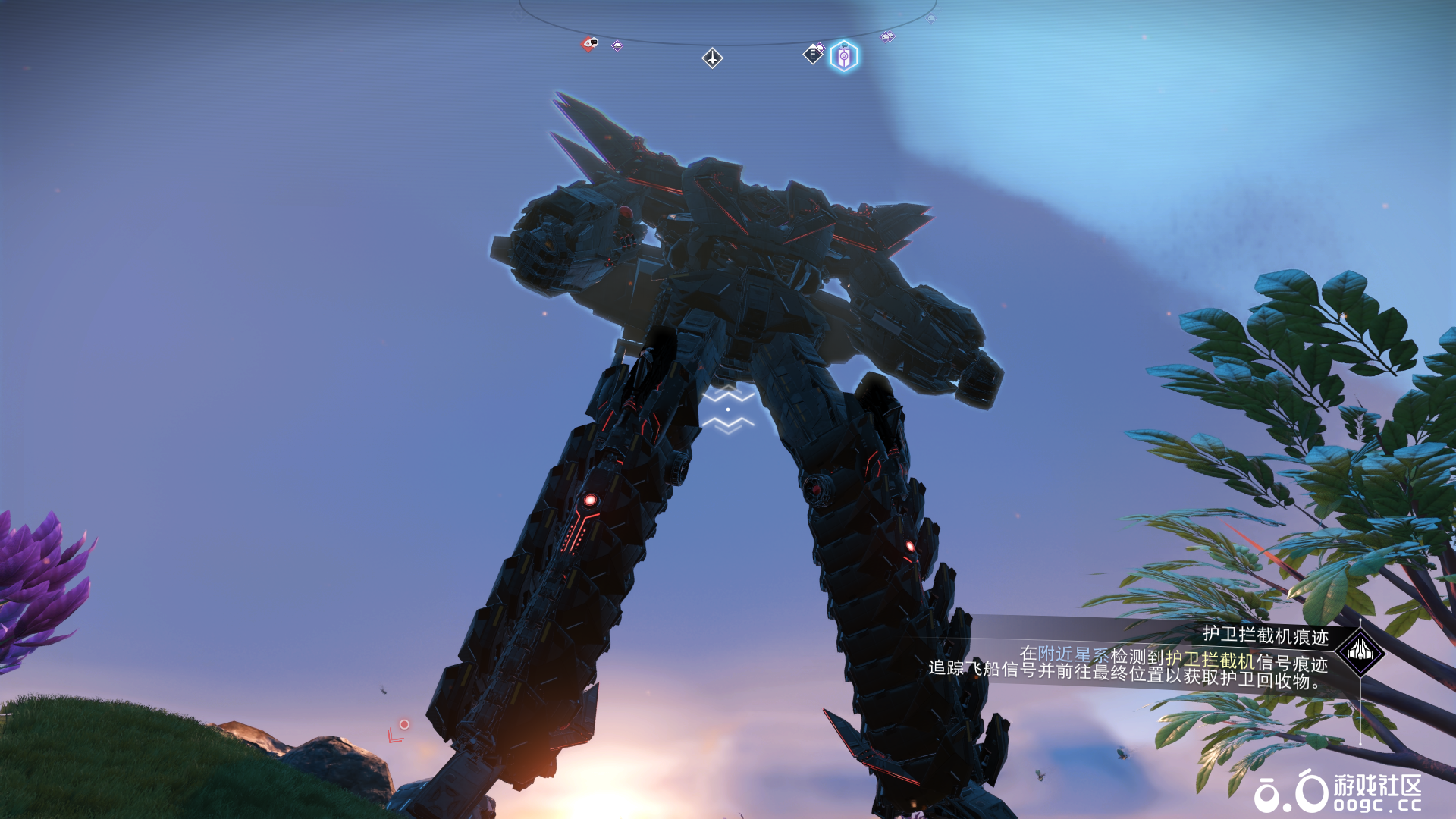
Task: Select the red speech-bubble marker on compass
Action: 589,44
